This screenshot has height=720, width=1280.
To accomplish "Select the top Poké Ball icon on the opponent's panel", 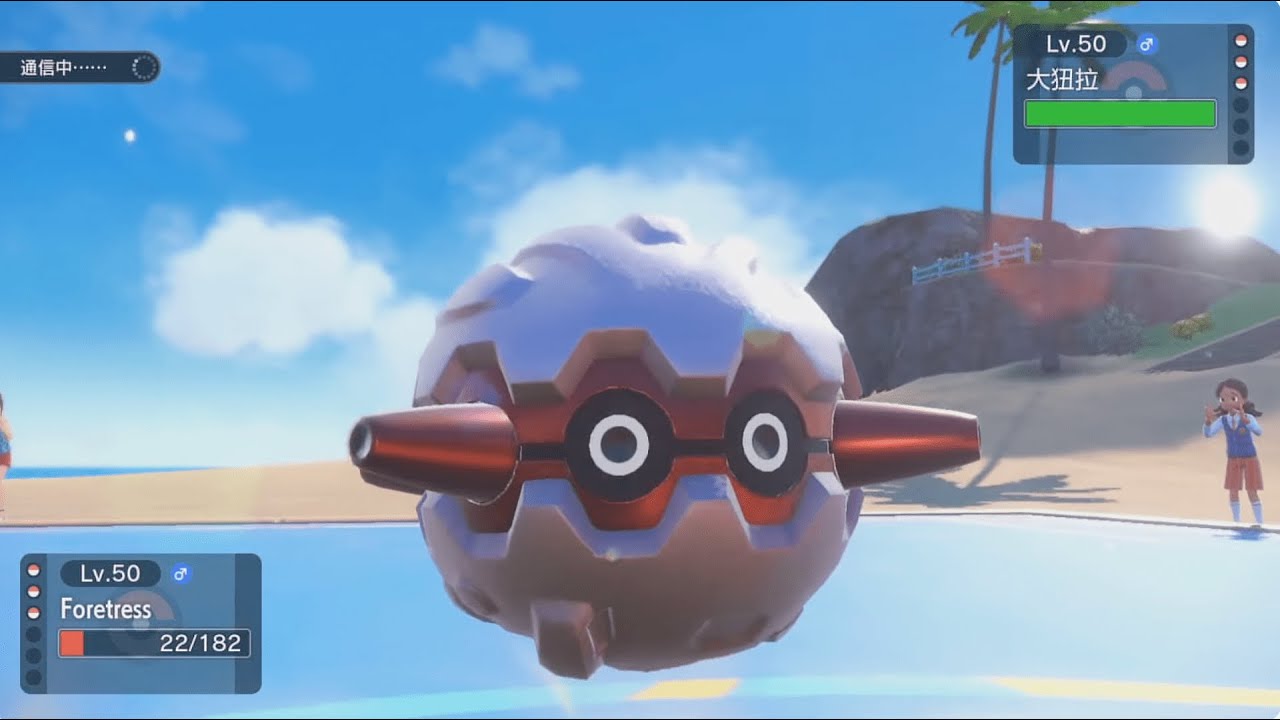I will click(x=1240, y=42).
